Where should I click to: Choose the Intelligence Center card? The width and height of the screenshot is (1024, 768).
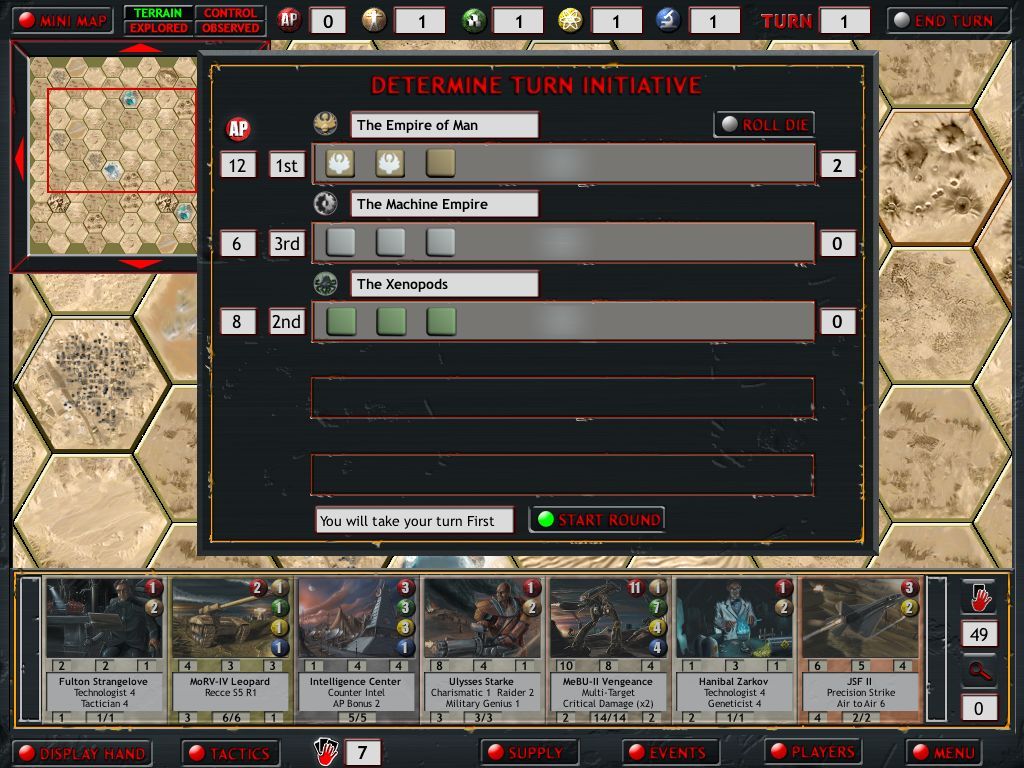pyautogui.click(x=356, y=649)
